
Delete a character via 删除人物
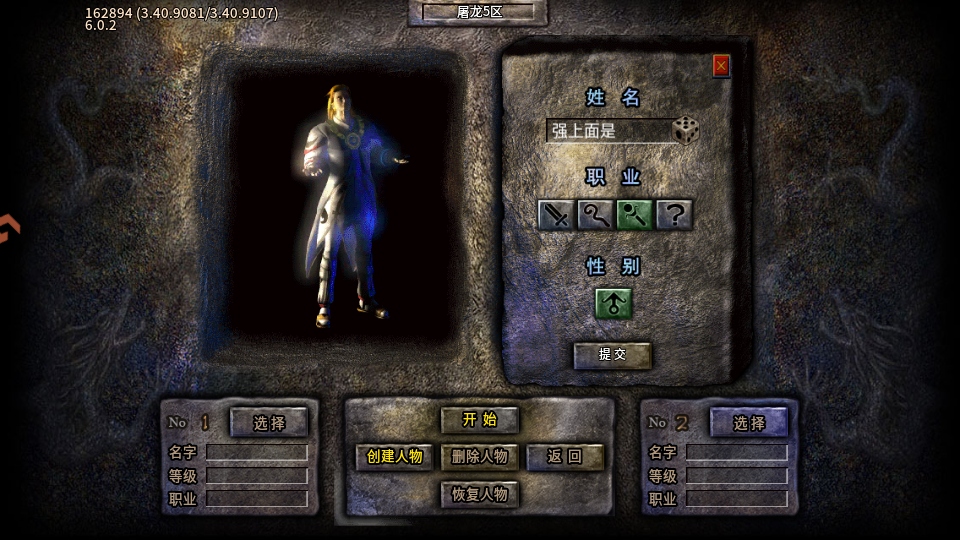[480, 457]
